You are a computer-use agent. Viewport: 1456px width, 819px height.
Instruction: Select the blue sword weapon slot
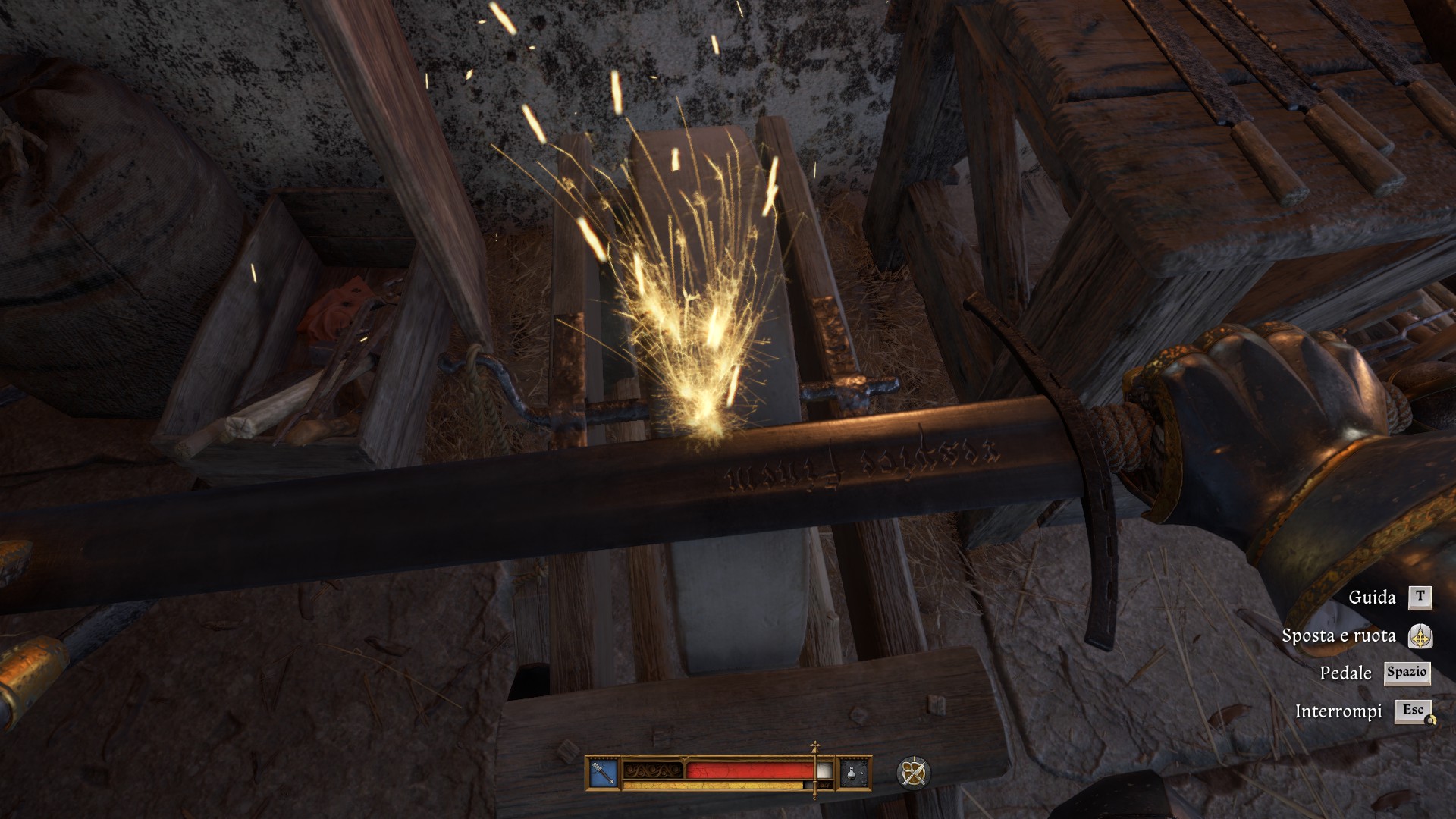[604, 773]
